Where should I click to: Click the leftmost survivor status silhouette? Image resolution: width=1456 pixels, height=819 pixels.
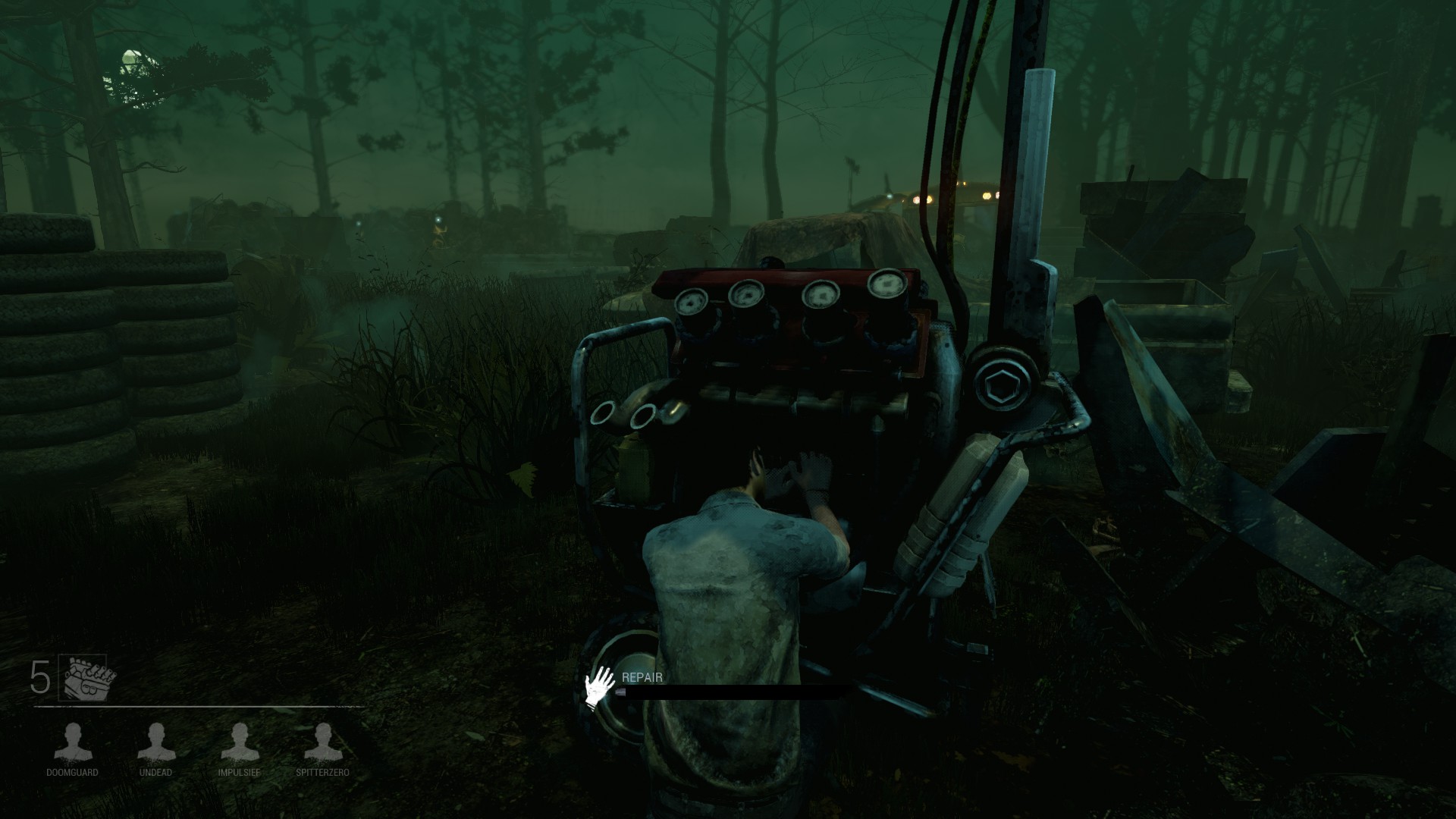coord(73,739)
